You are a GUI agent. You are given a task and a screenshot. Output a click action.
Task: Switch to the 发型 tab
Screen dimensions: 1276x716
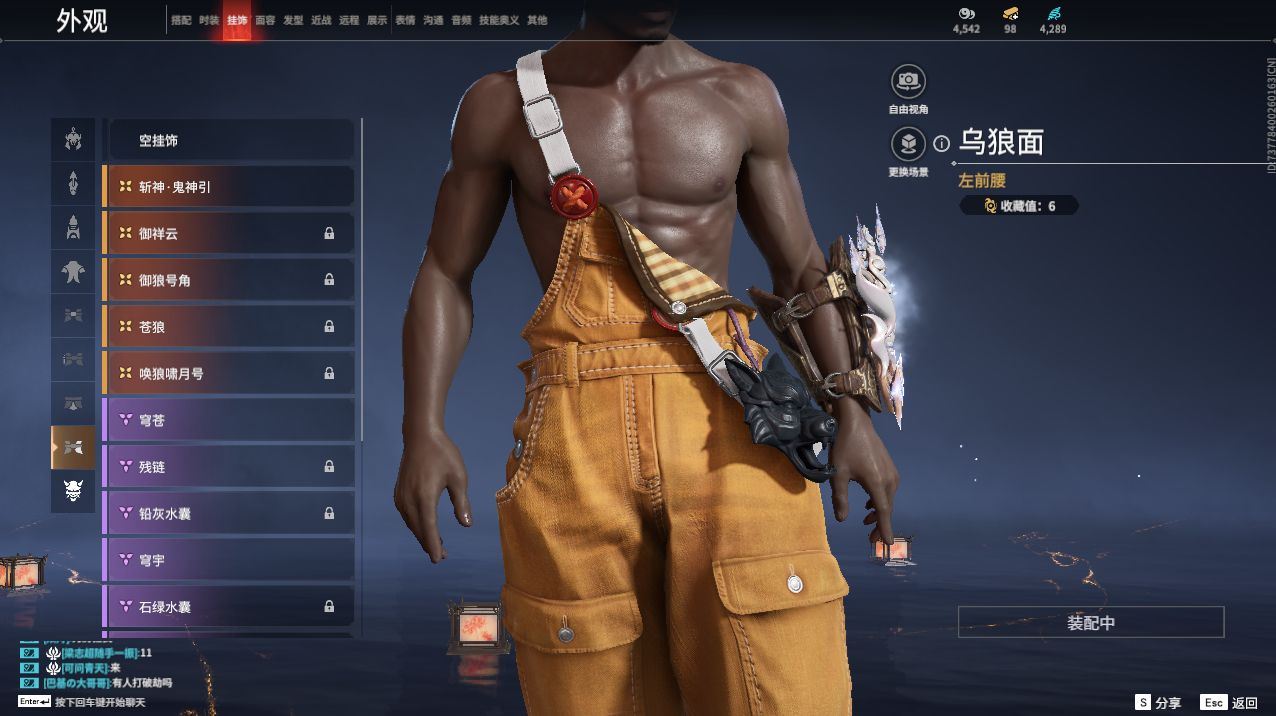pyautogui.click(x=293, y=20)
